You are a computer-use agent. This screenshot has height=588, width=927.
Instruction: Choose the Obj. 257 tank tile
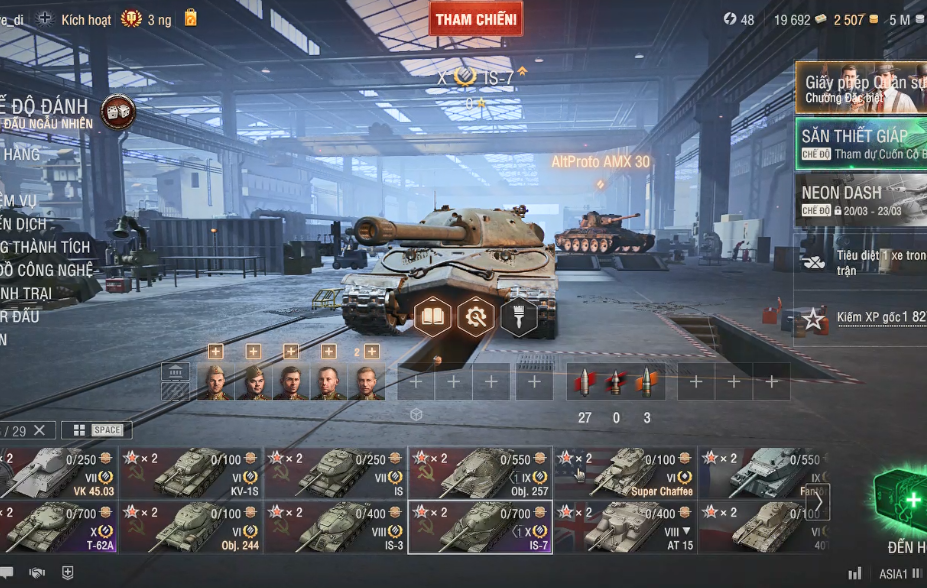tap(480, 473)
